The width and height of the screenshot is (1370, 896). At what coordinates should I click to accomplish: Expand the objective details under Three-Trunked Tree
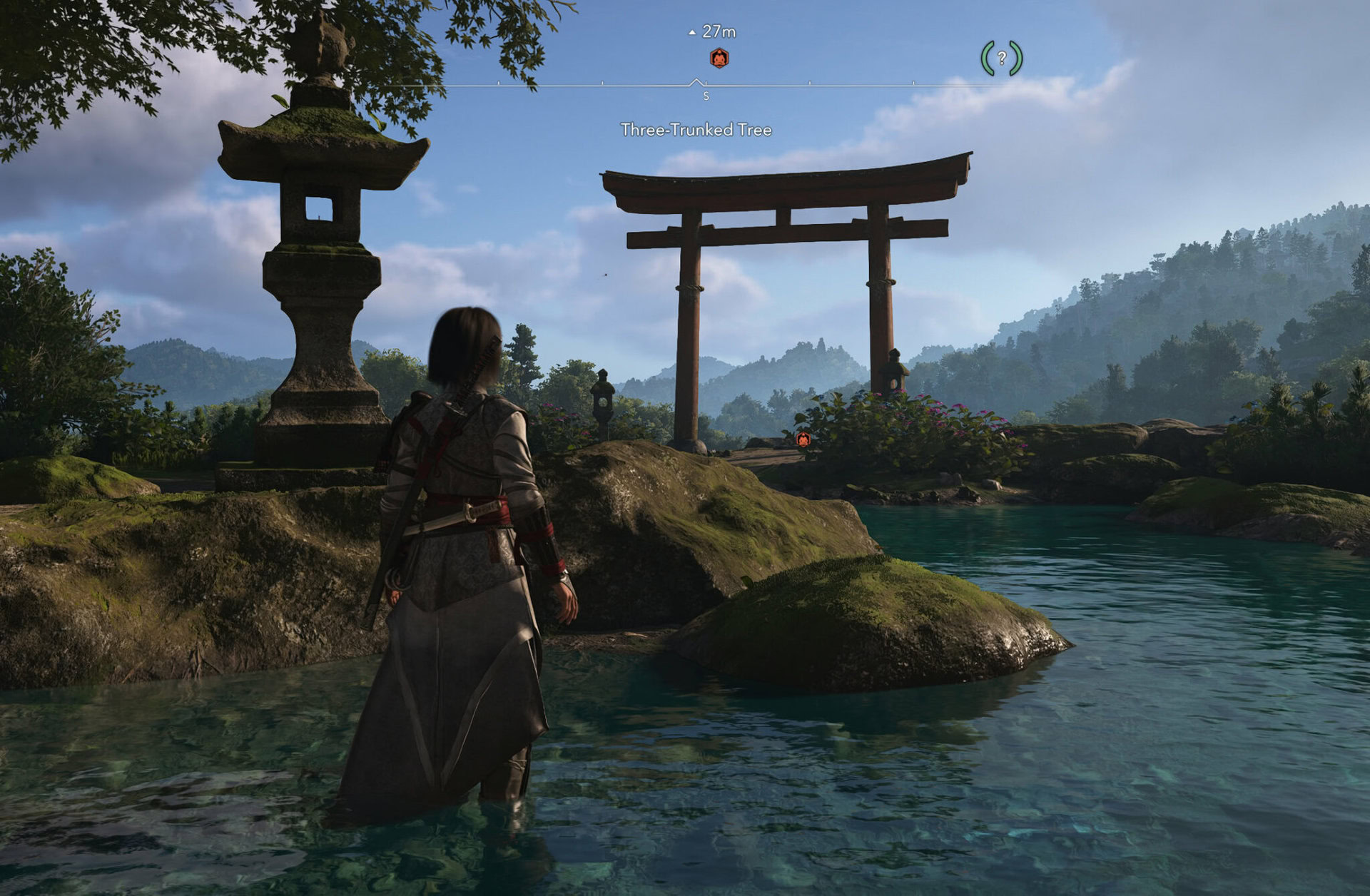click(x=698, y=130)
